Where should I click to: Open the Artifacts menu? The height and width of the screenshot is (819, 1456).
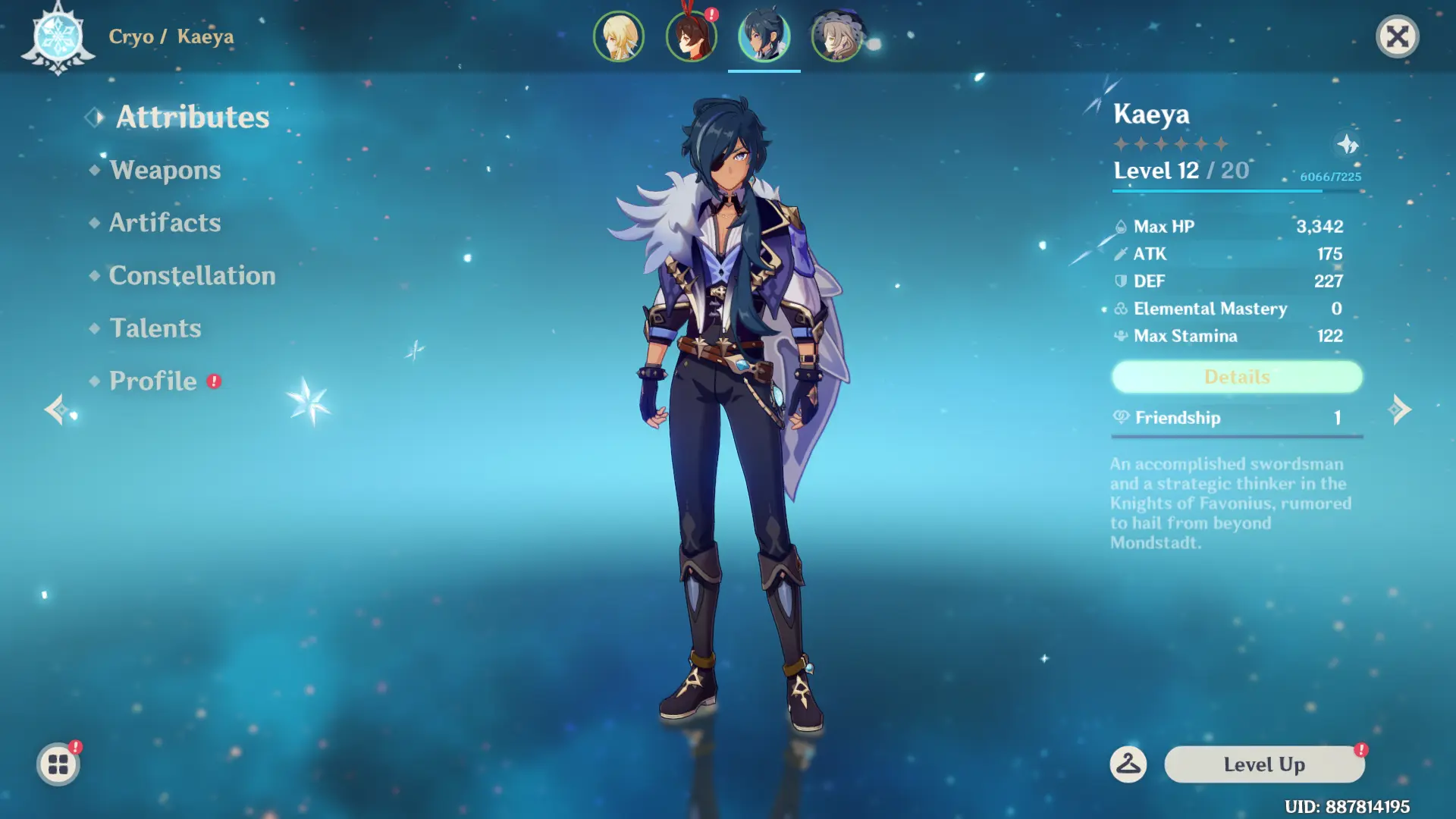click(x=165, y=223)
